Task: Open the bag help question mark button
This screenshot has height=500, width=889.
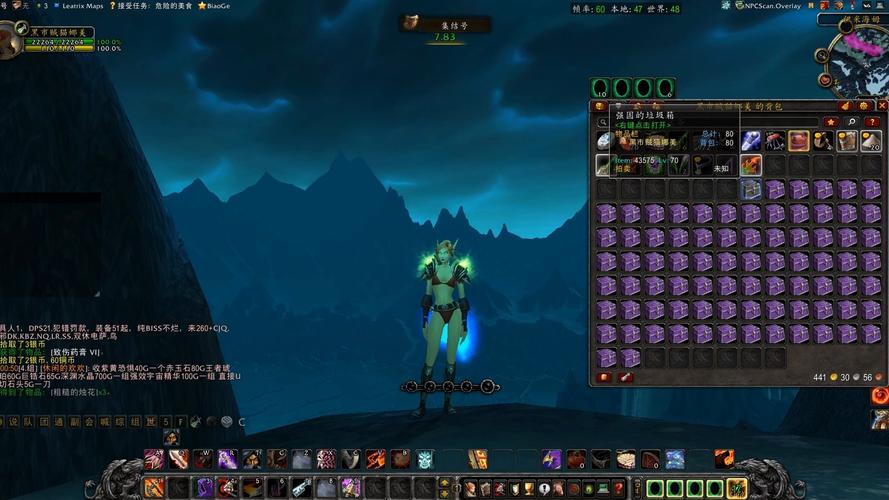Action: point(872,122)
